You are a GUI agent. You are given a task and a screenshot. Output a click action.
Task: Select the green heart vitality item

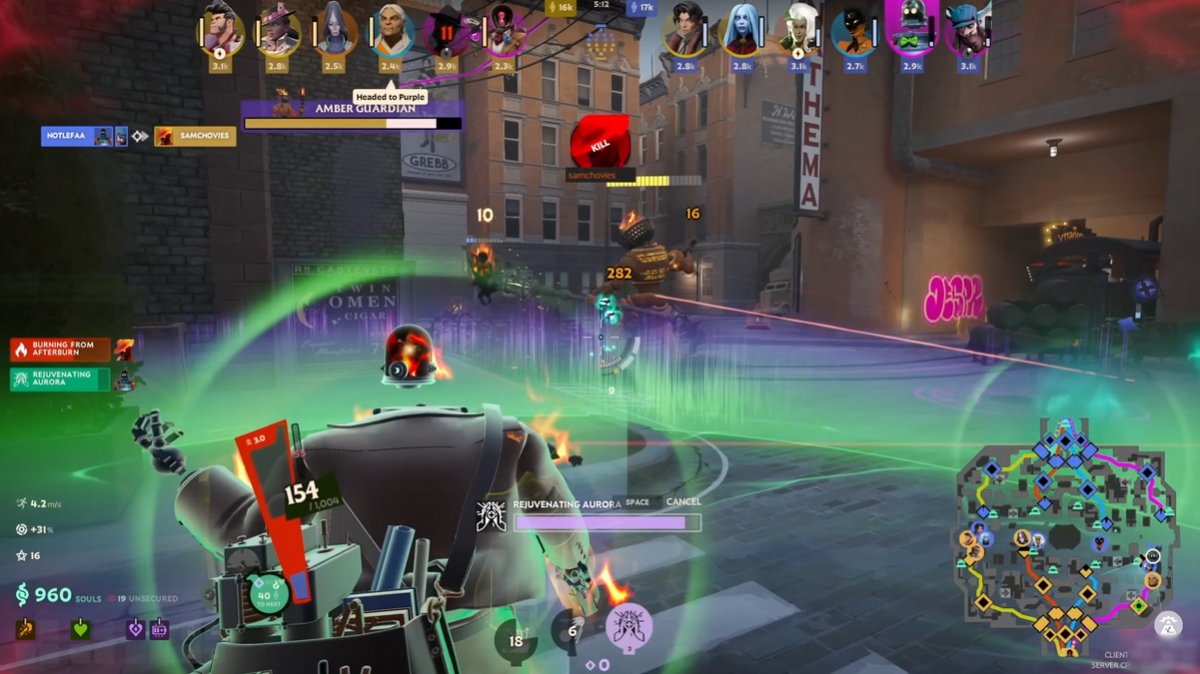pos(80,629)
